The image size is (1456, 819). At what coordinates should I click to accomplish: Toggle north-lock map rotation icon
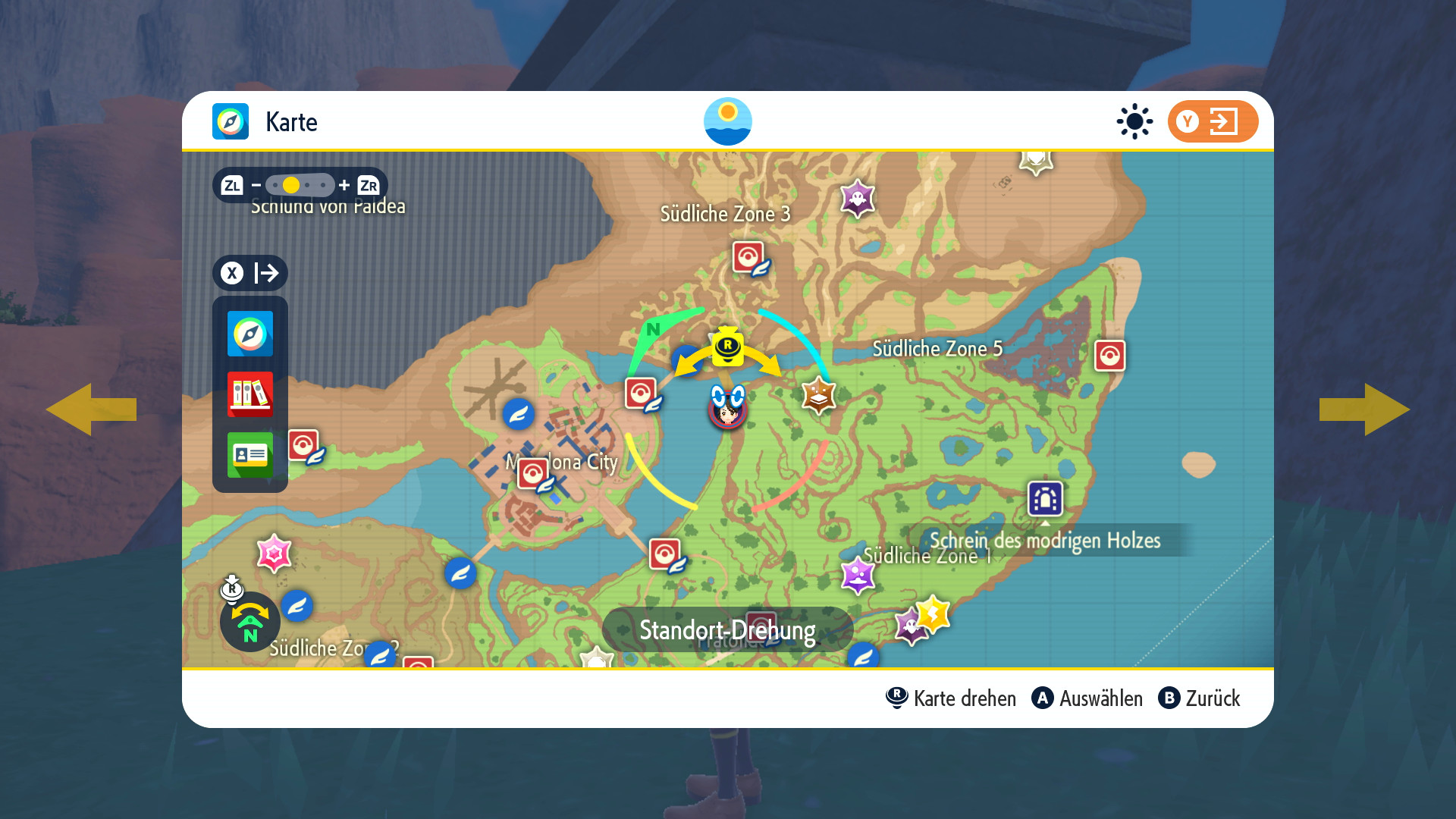pyautogui.click(x=249, y=622)
